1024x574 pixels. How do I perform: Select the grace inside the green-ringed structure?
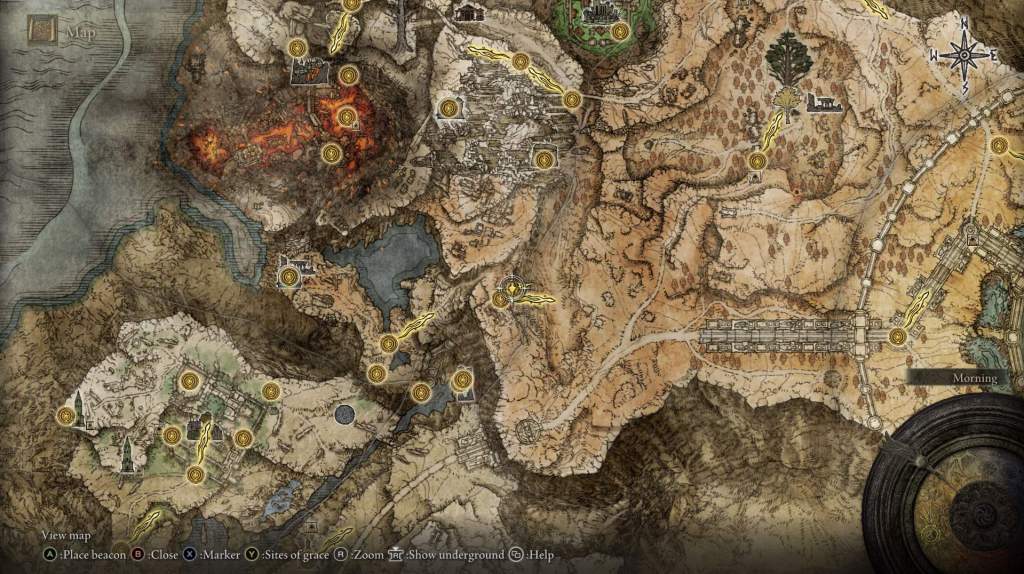620,32
